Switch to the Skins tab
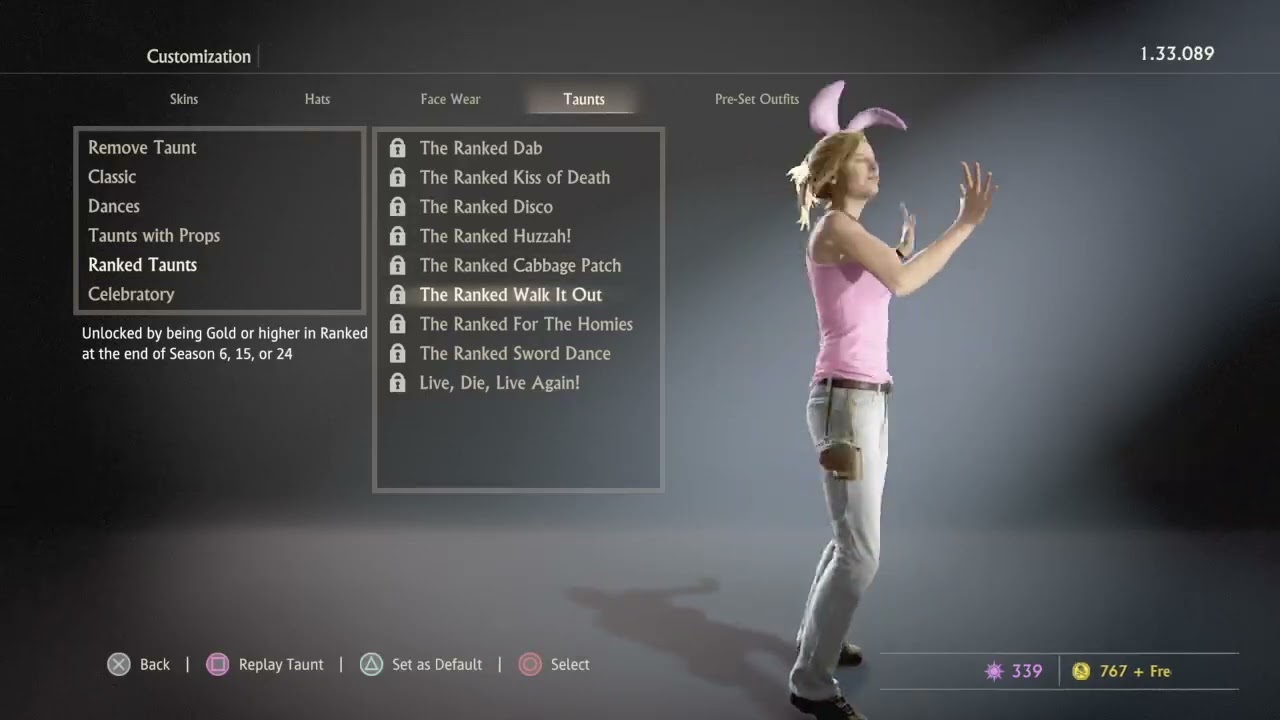 click(x=184, y=99)
